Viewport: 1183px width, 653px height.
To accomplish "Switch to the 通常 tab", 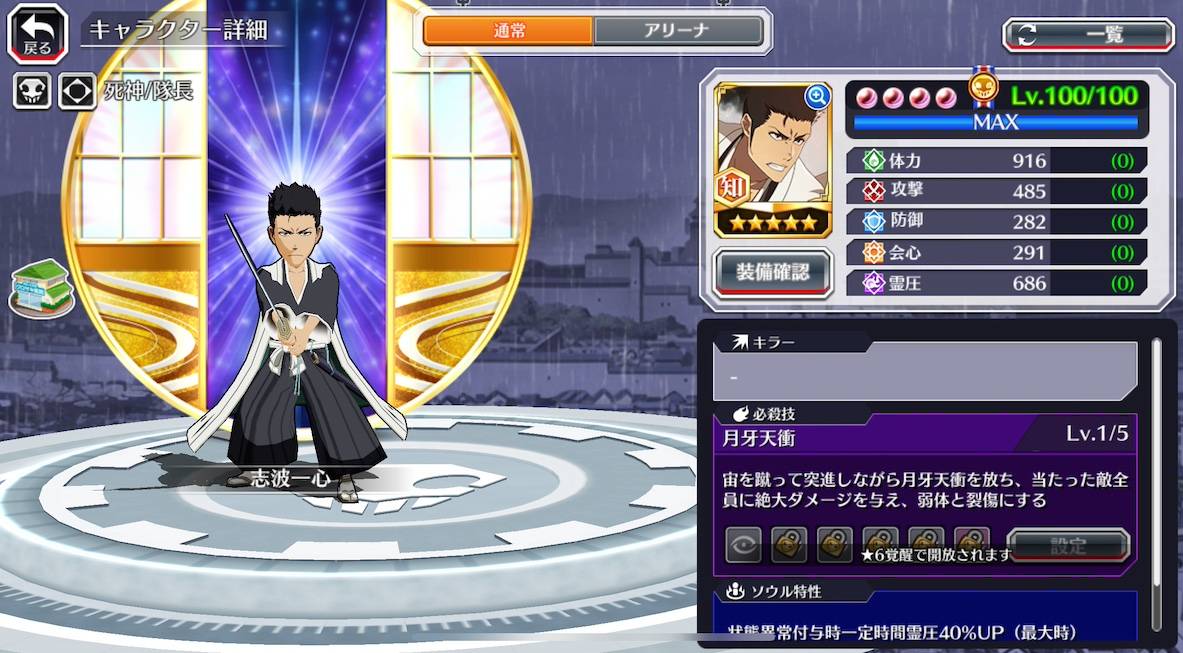I will coord(508,31).
